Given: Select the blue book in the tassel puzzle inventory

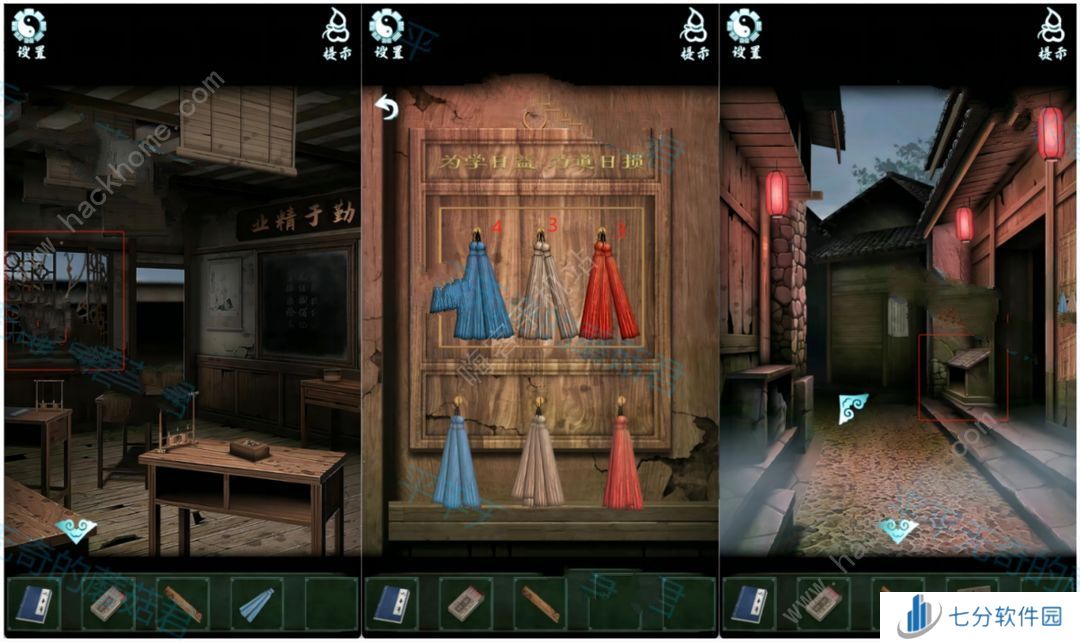Looking at the screenshot, I should click(x=393, y=603).
